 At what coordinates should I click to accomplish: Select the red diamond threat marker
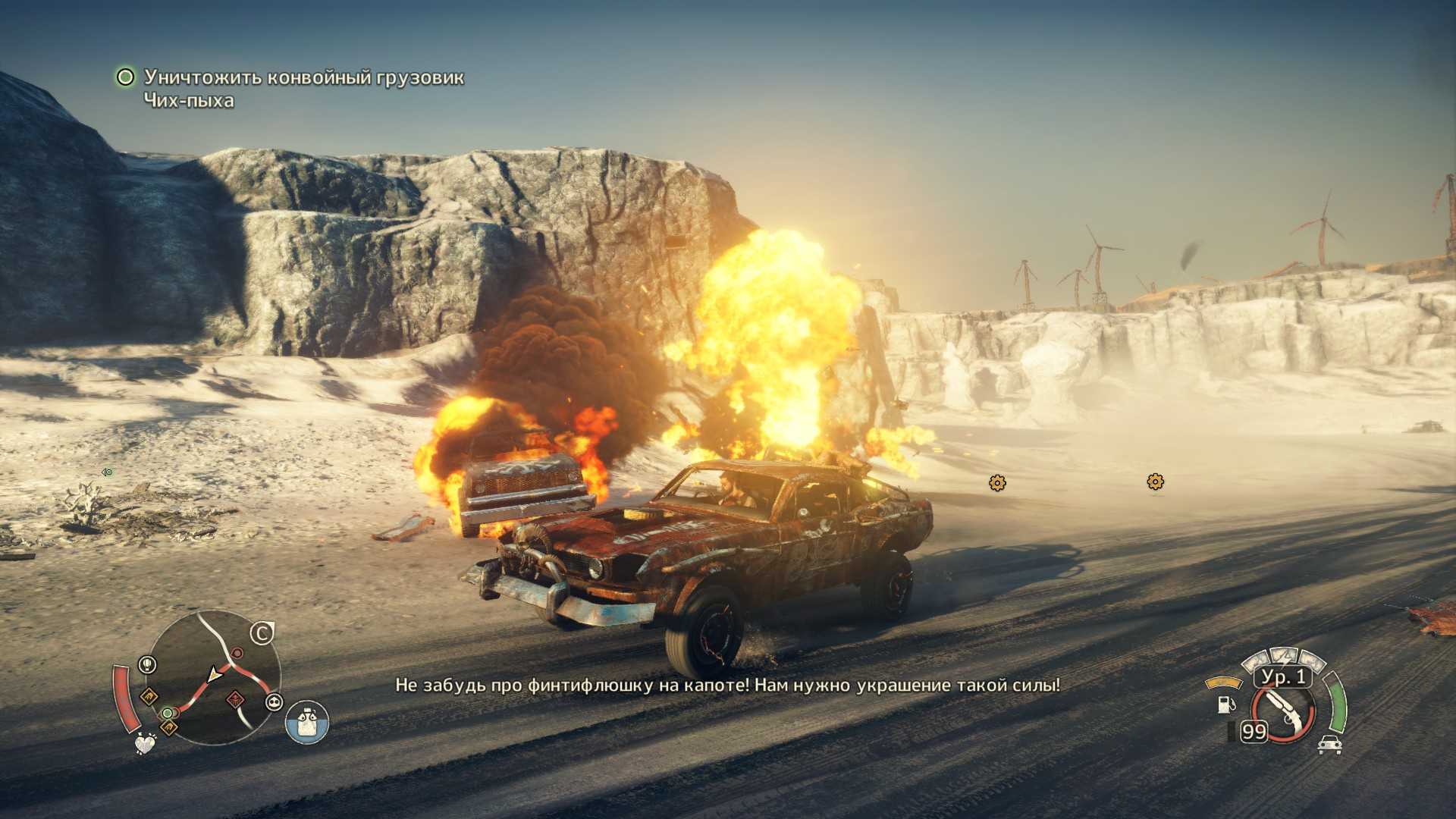coord(235,698)
